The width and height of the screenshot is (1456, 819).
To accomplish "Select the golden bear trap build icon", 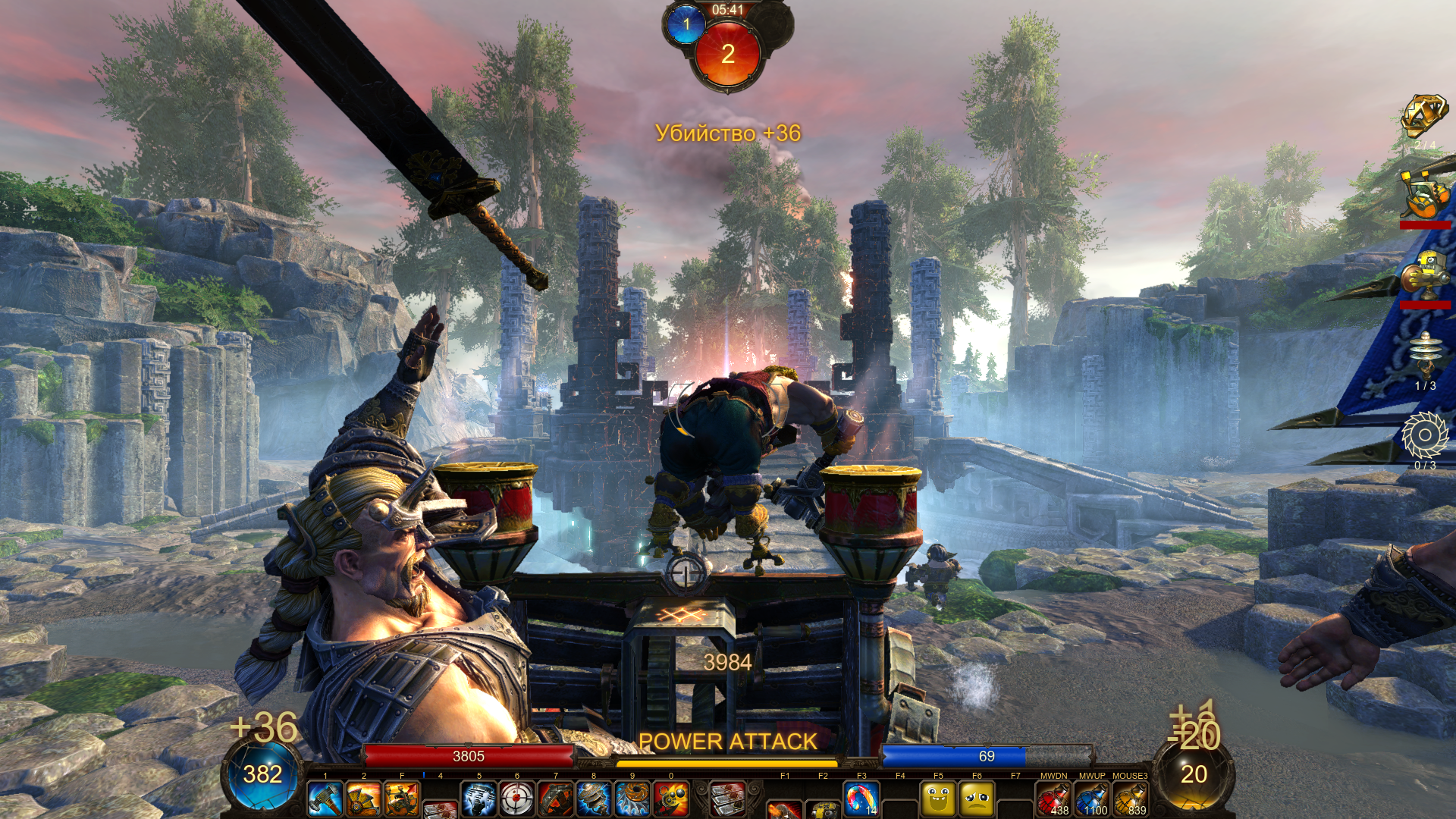I will 1424,116.
